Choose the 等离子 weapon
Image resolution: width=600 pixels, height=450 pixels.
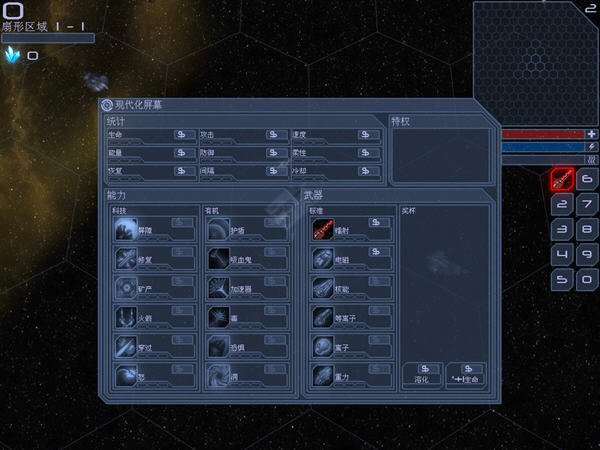[x=323, y=317]
